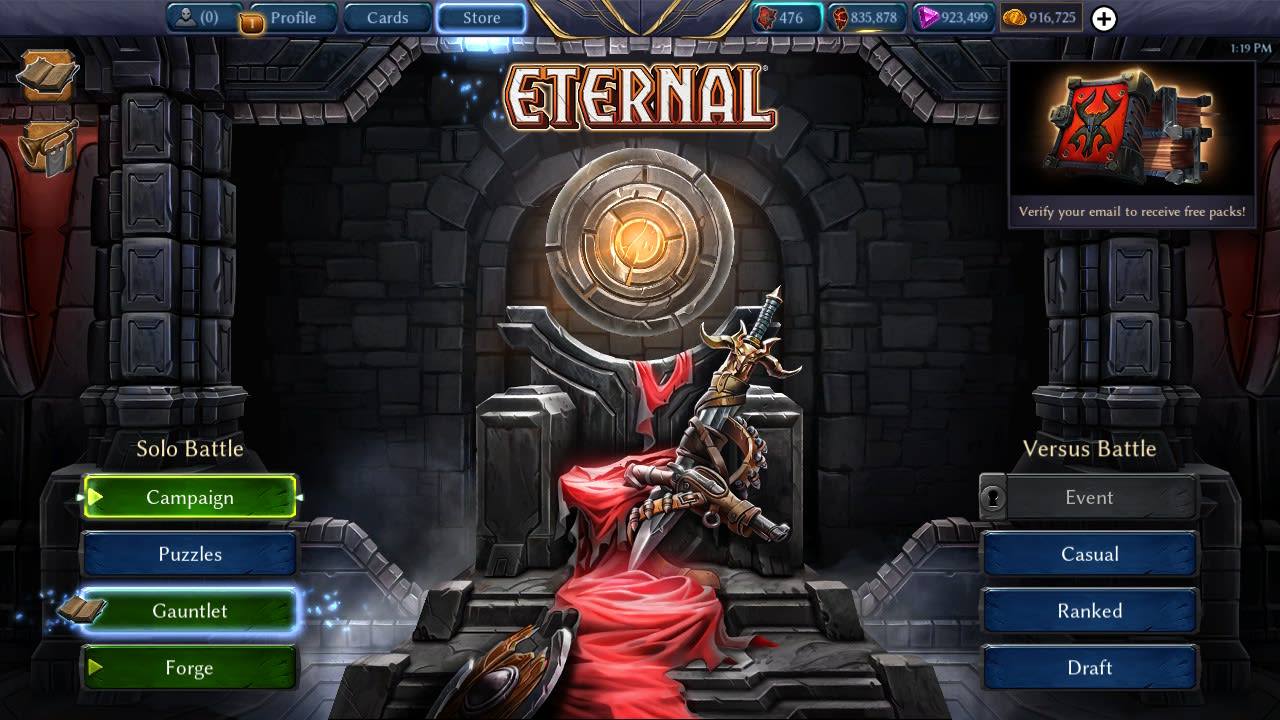Open the Puzzles mode
The height and width of the screenshot is (720, 1280).
coord(190,554)
